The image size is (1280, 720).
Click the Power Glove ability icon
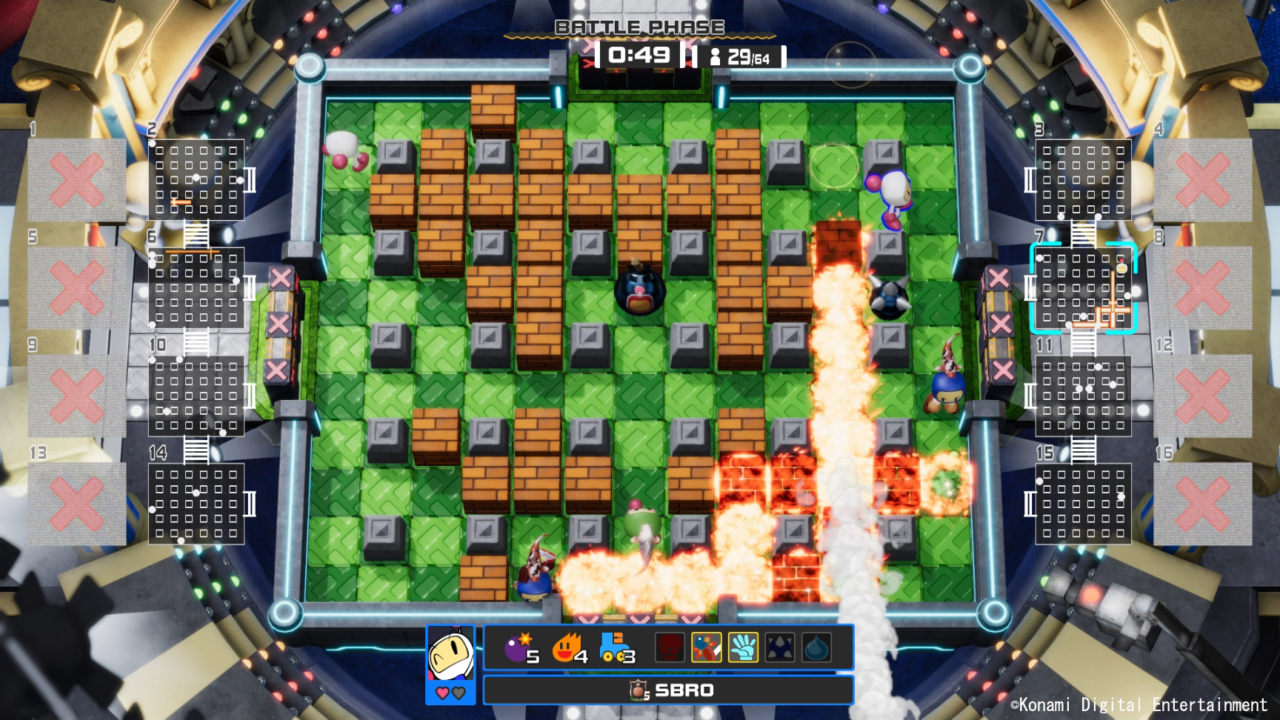pos(744,648)
